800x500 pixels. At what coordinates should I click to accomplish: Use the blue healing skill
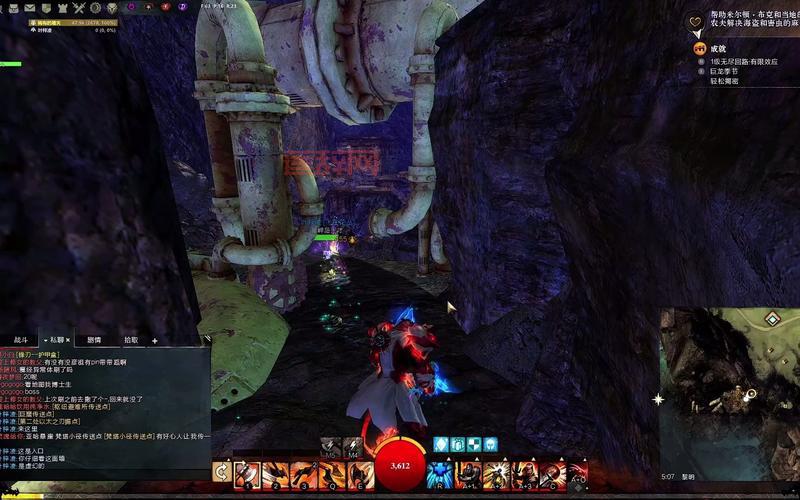(x=439, y=472)
